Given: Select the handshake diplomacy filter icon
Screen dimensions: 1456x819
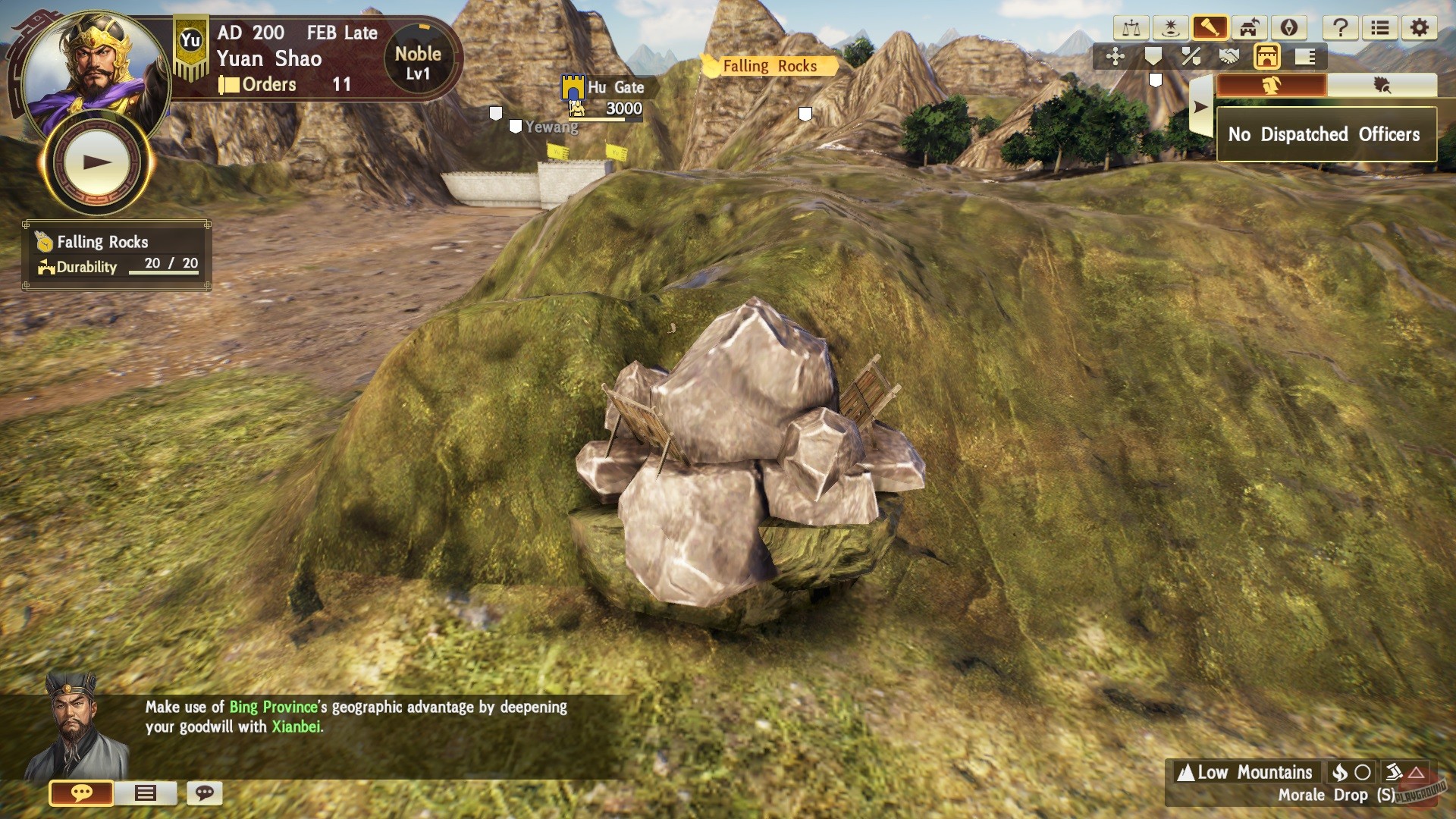Looking at the screenshot, I should click(1231, 55).
